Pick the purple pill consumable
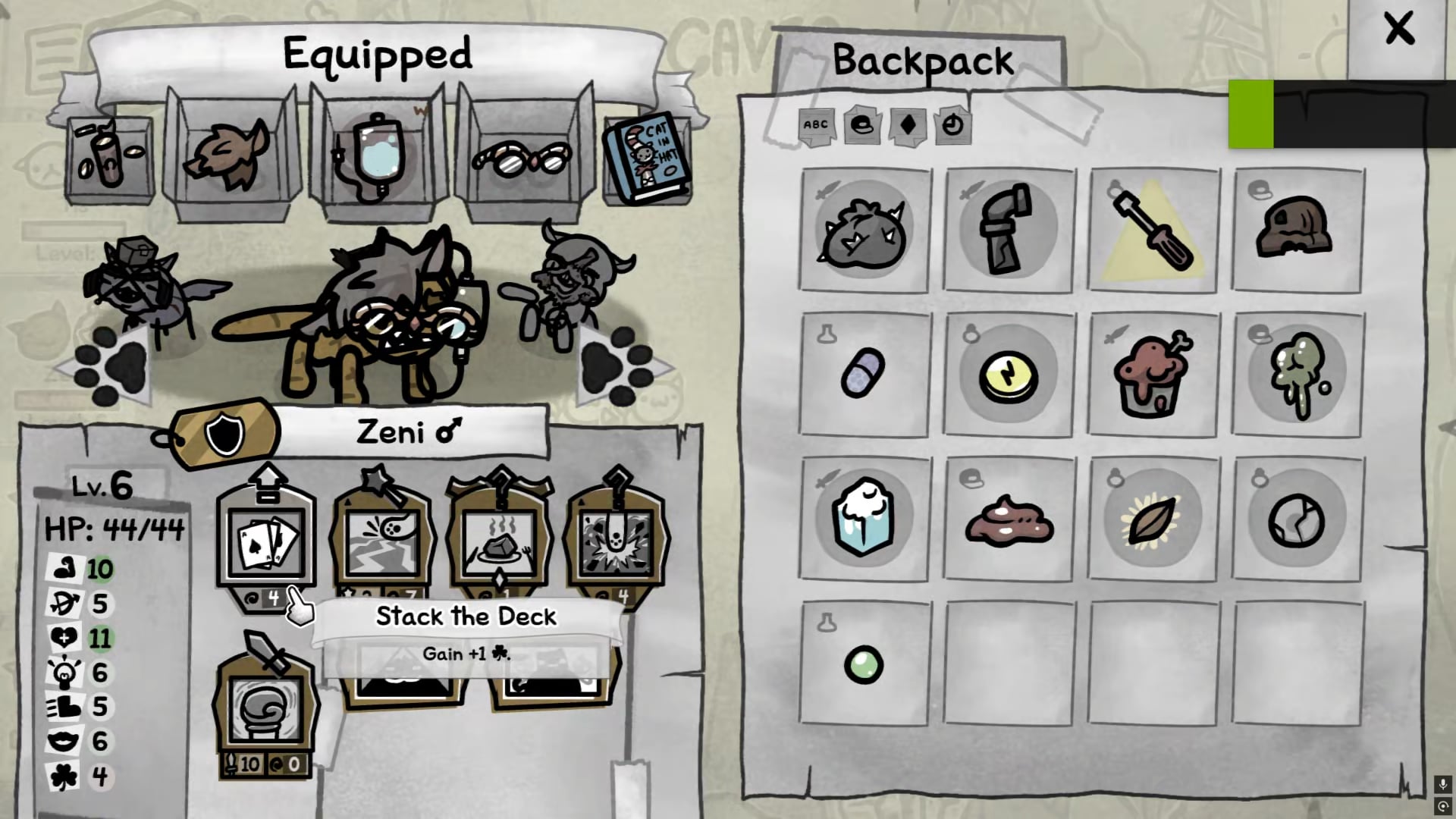The image size is (1456, 819). tap(863, 374)
